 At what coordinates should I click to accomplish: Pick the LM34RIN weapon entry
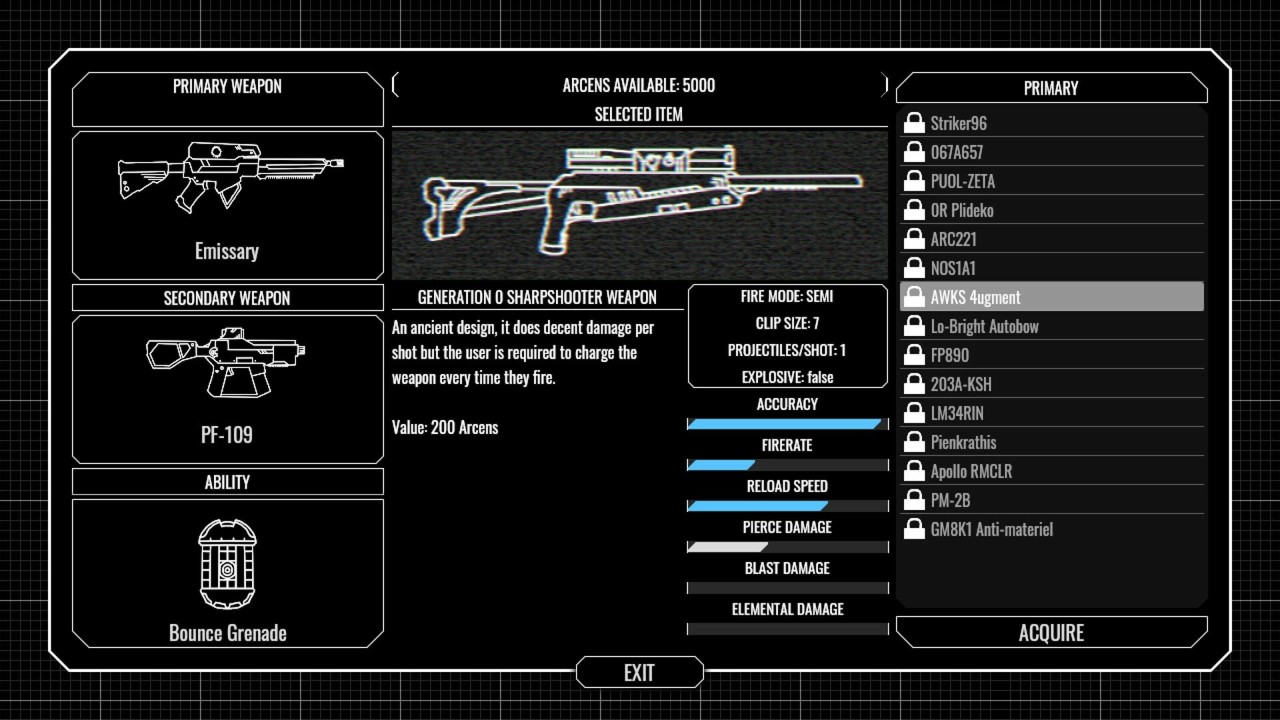point(1051,413)
